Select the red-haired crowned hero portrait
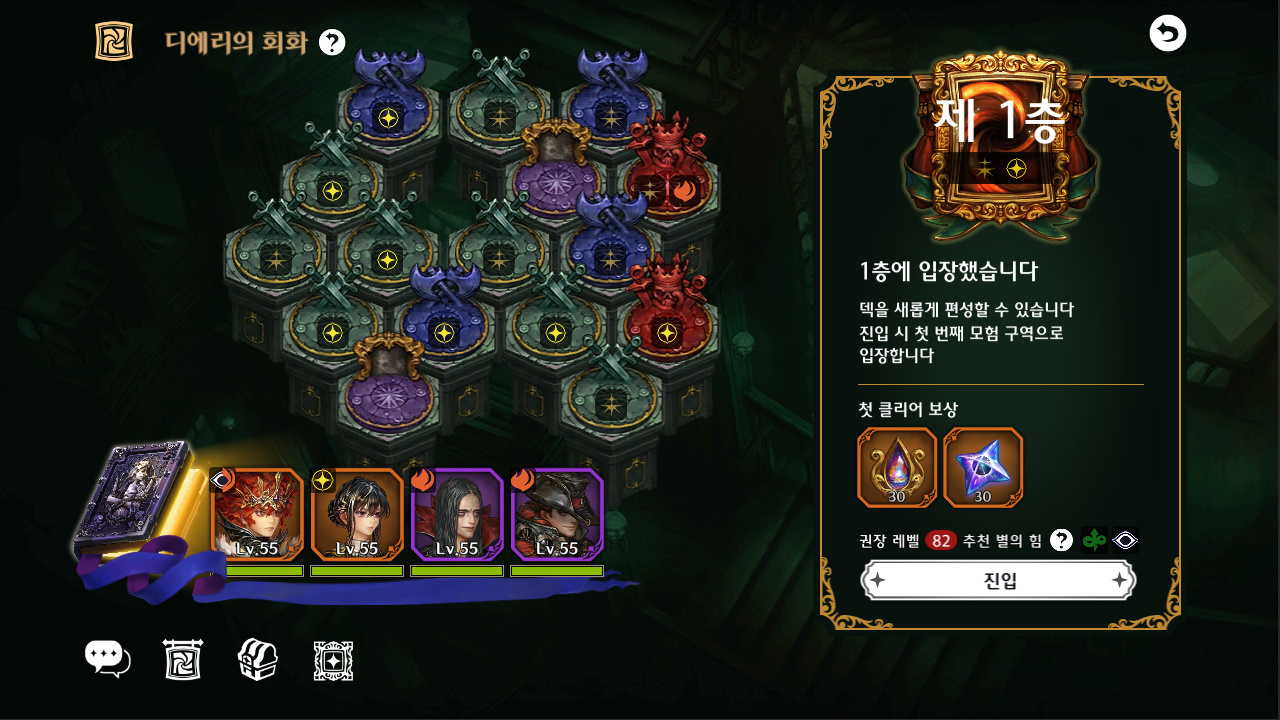 tap(257, 514)
